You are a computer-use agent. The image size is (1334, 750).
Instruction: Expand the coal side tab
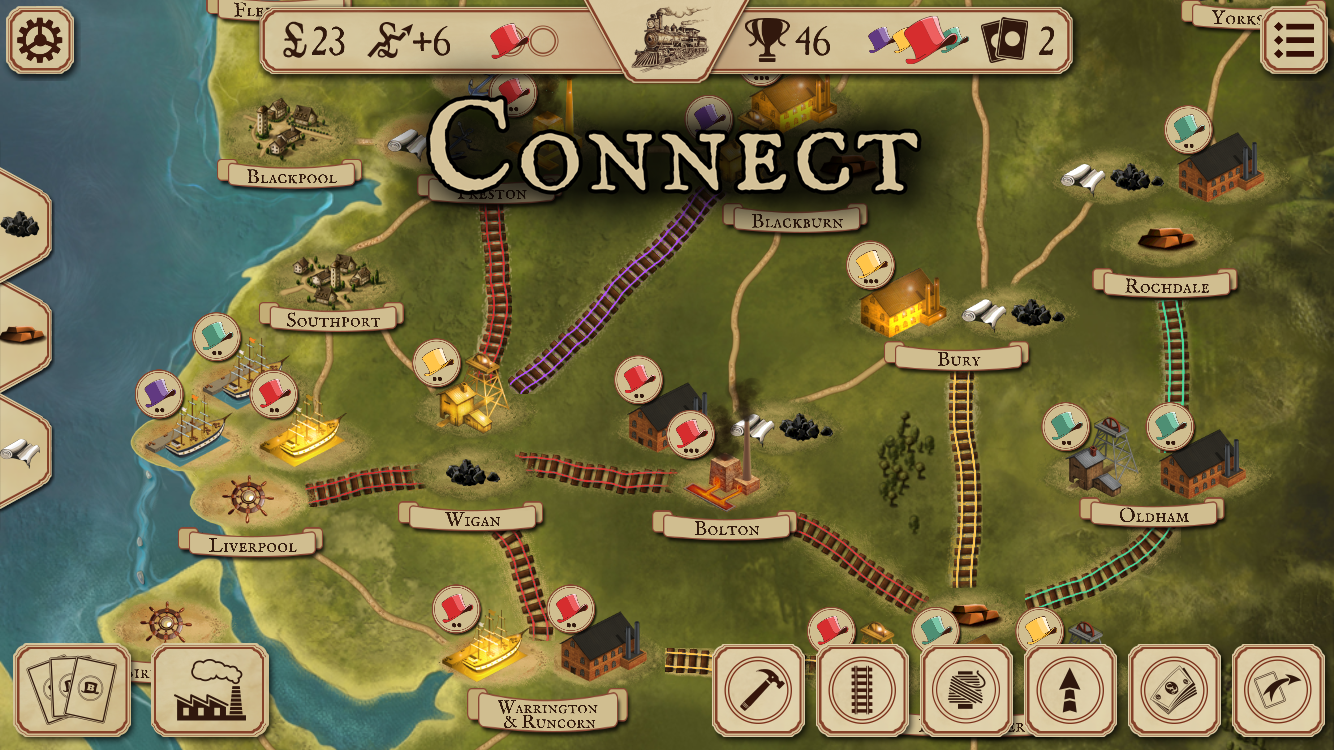point(20,223)
